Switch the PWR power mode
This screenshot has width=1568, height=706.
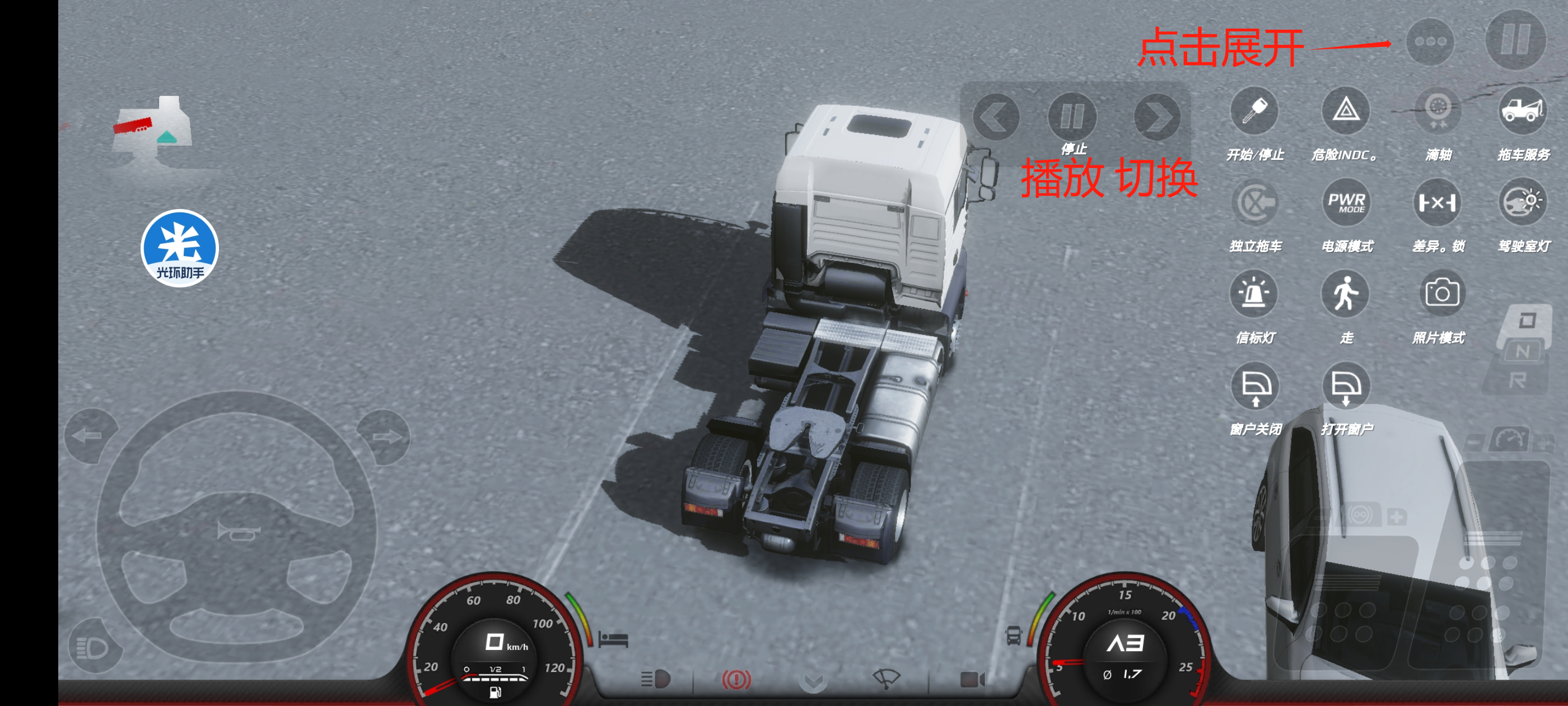click(1345, 203)
